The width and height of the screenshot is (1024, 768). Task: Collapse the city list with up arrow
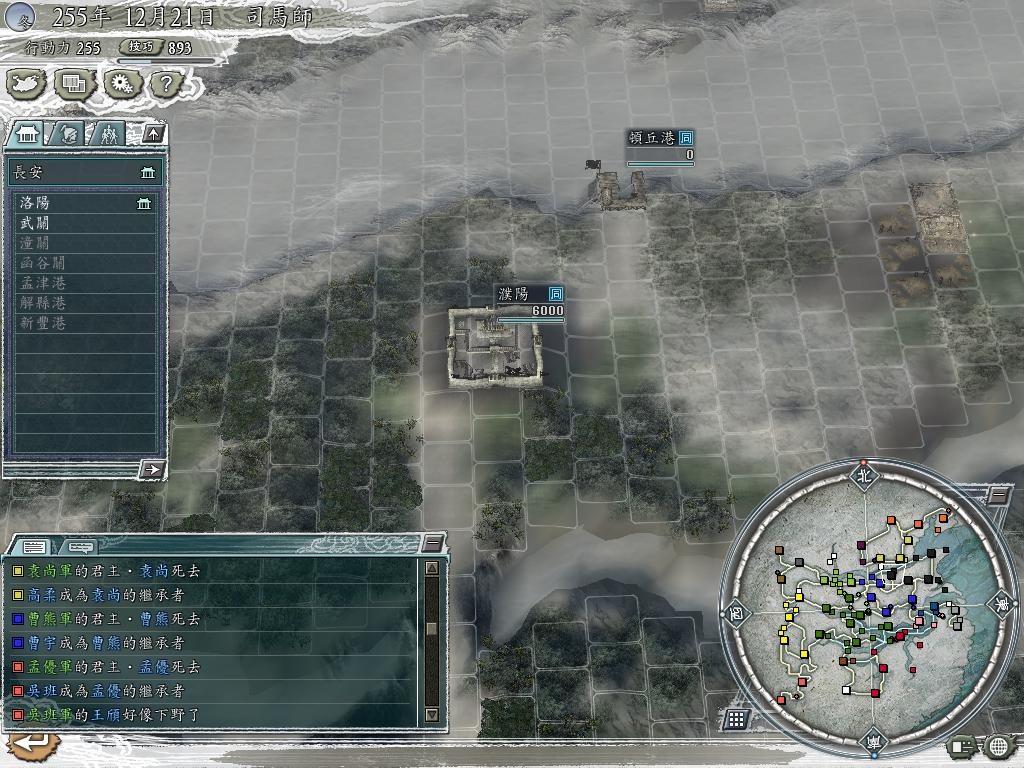click(x=153, y=133)
